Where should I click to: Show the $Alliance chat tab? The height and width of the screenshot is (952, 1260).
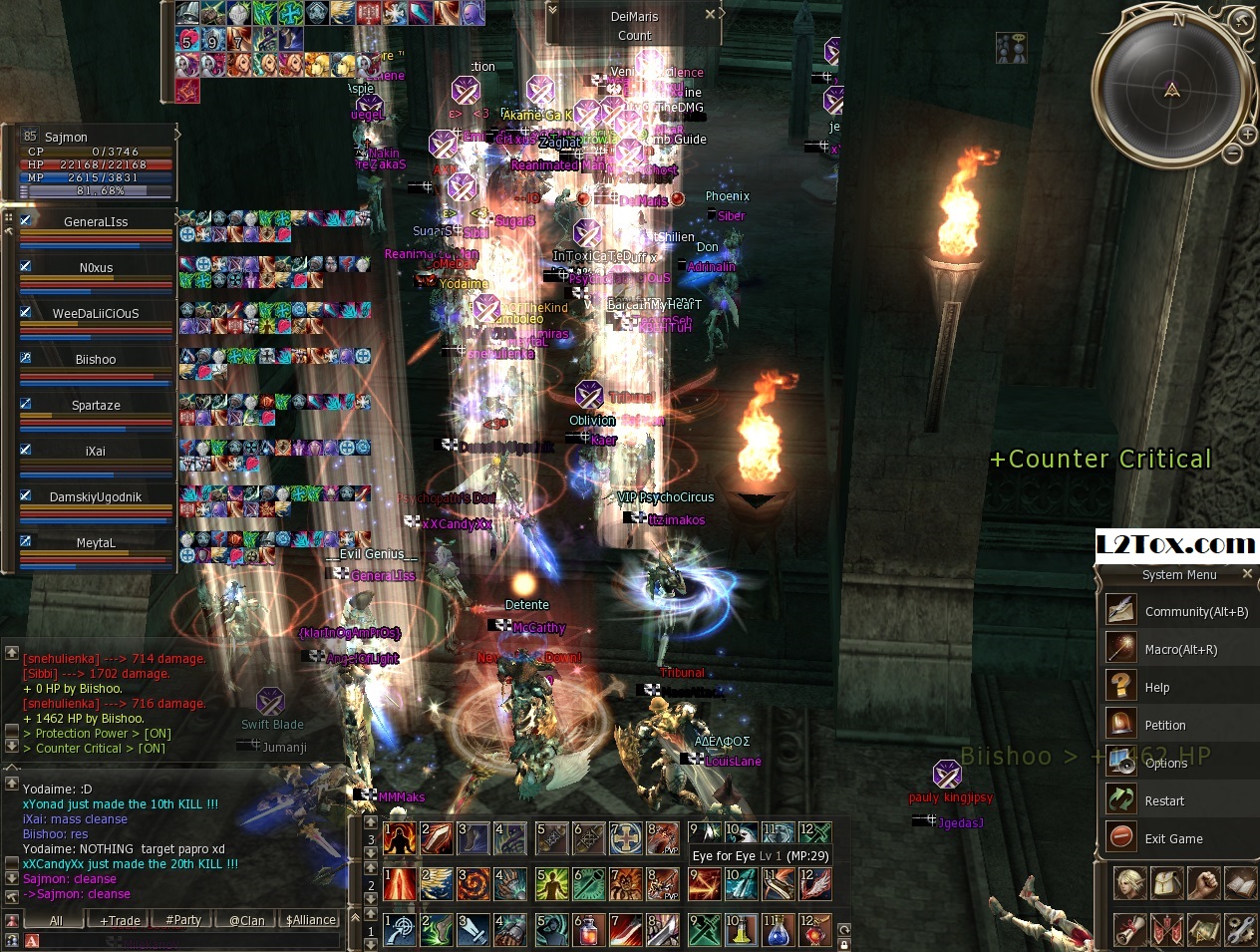point(311,920)
